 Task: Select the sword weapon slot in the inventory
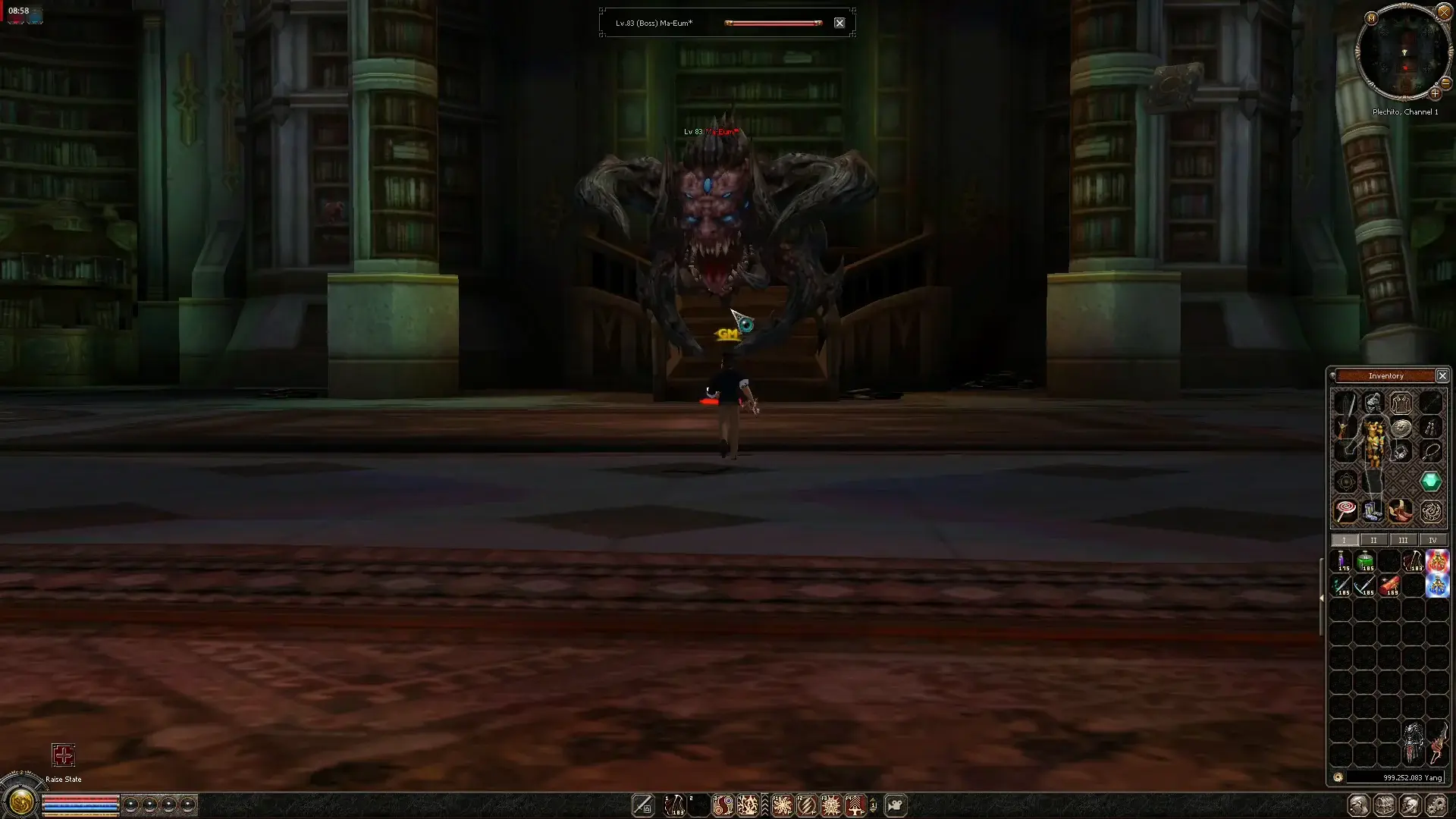pos(1348,403)
